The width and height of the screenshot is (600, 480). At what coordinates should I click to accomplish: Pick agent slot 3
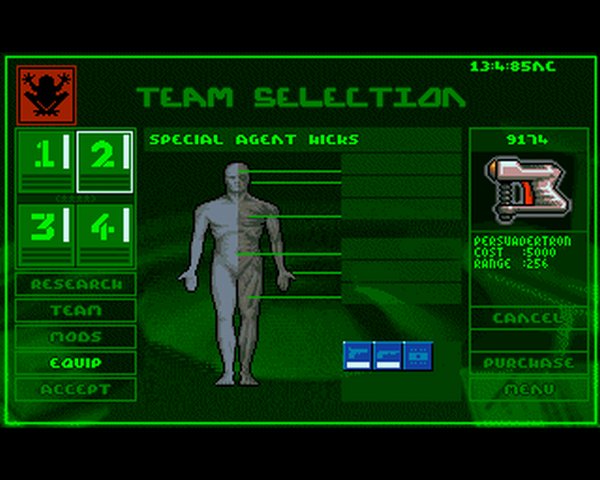pos(46,234)
